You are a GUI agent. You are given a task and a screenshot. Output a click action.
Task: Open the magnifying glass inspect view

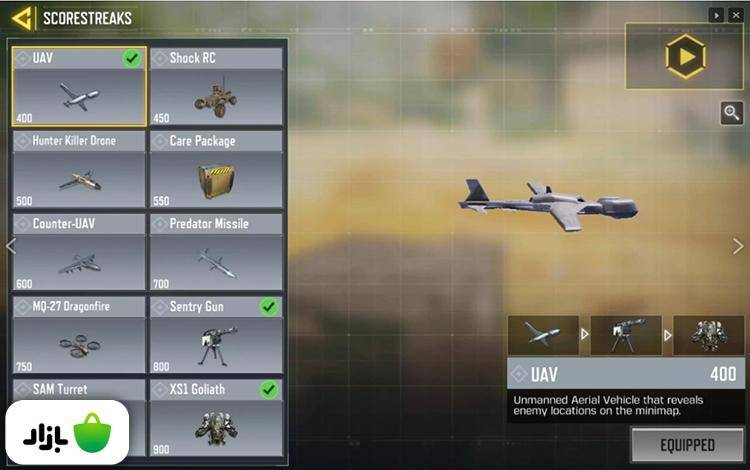click(x=732, y=113)
